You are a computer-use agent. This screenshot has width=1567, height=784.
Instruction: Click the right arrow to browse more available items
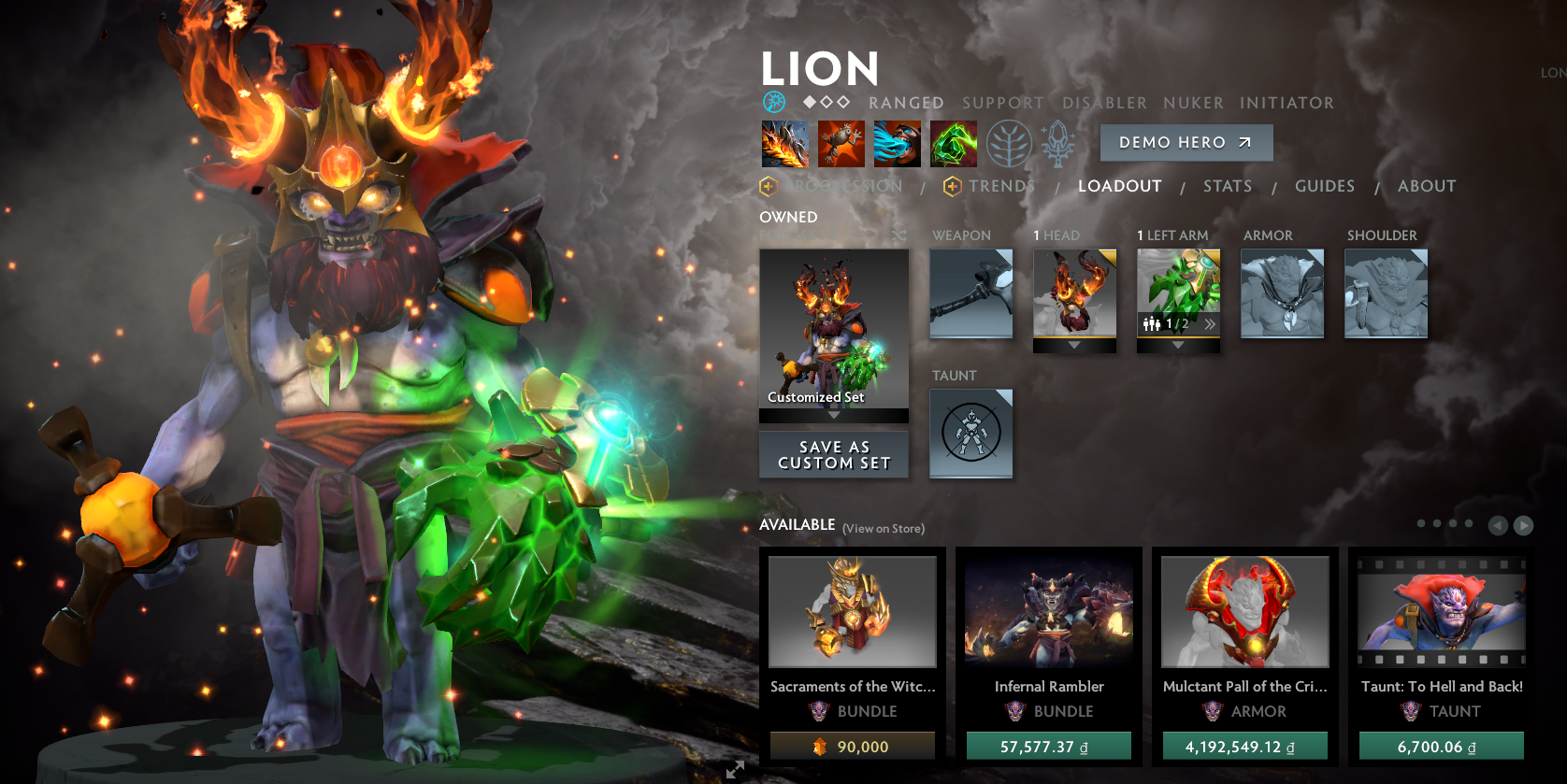(x=1522, y=524)
